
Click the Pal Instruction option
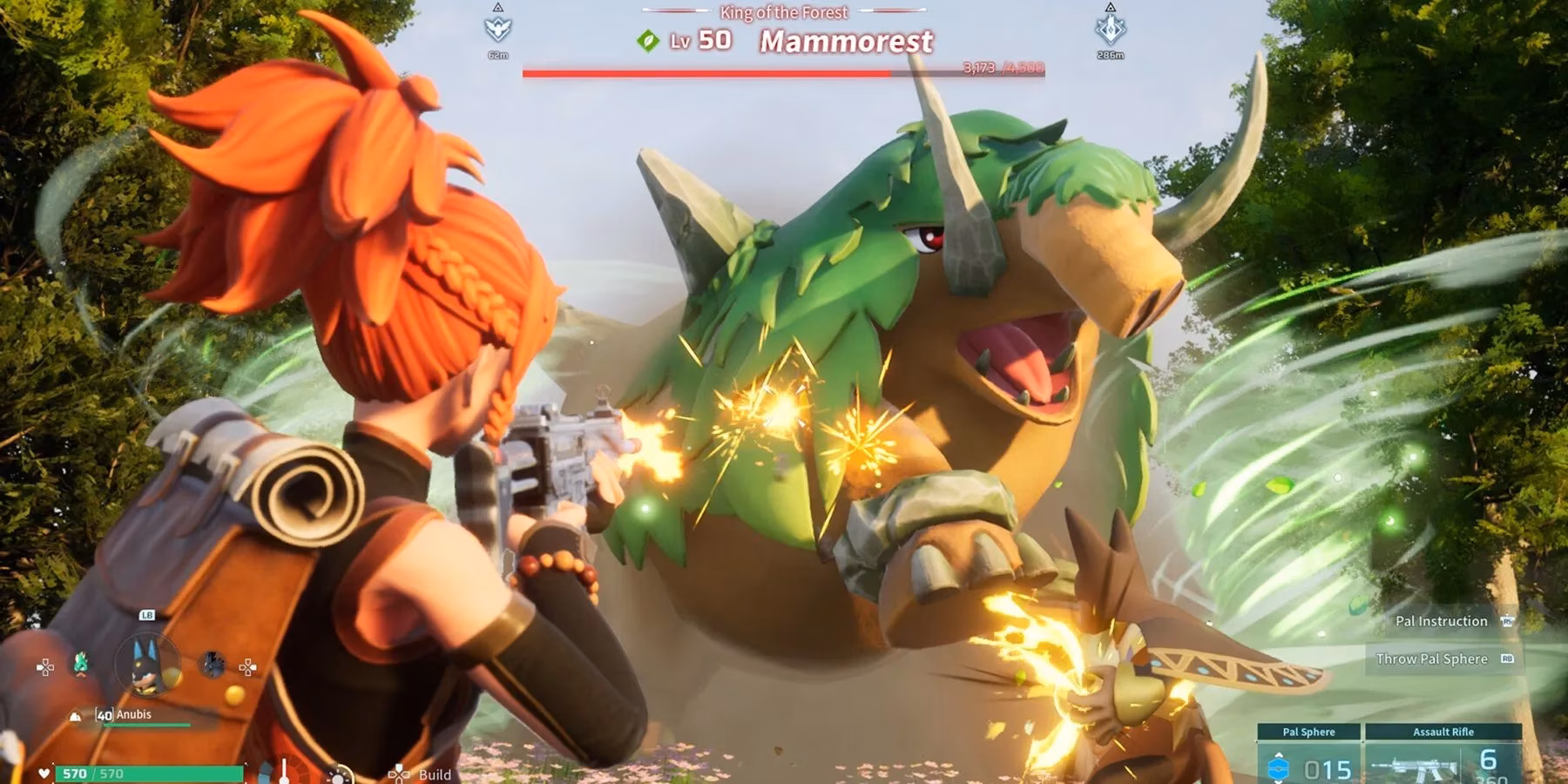1443,621
